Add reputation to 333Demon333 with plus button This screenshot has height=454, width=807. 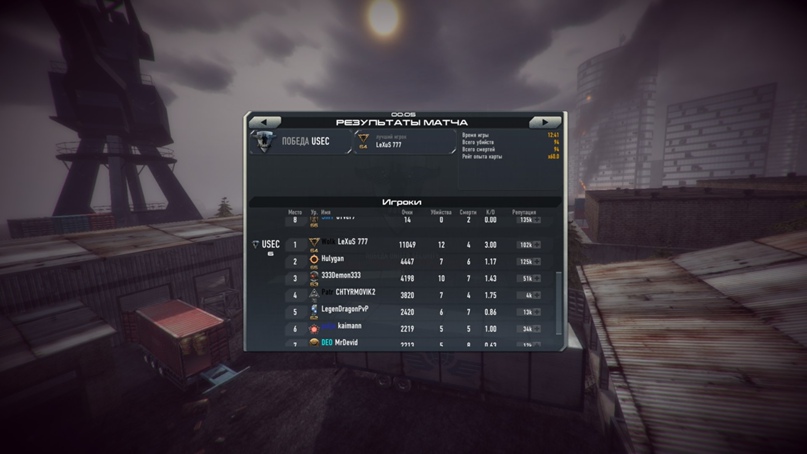click(537, 278)
